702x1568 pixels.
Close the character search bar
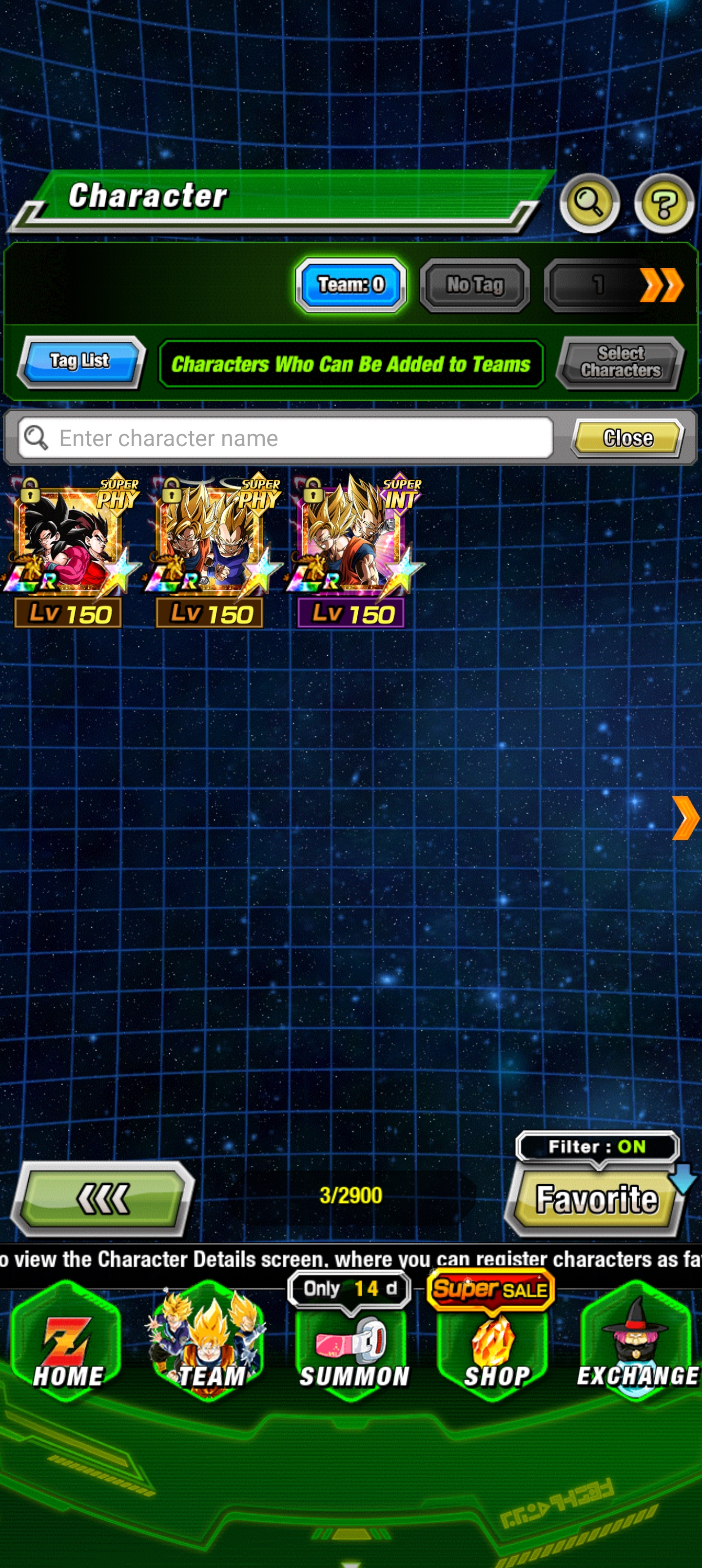point(627,438)
